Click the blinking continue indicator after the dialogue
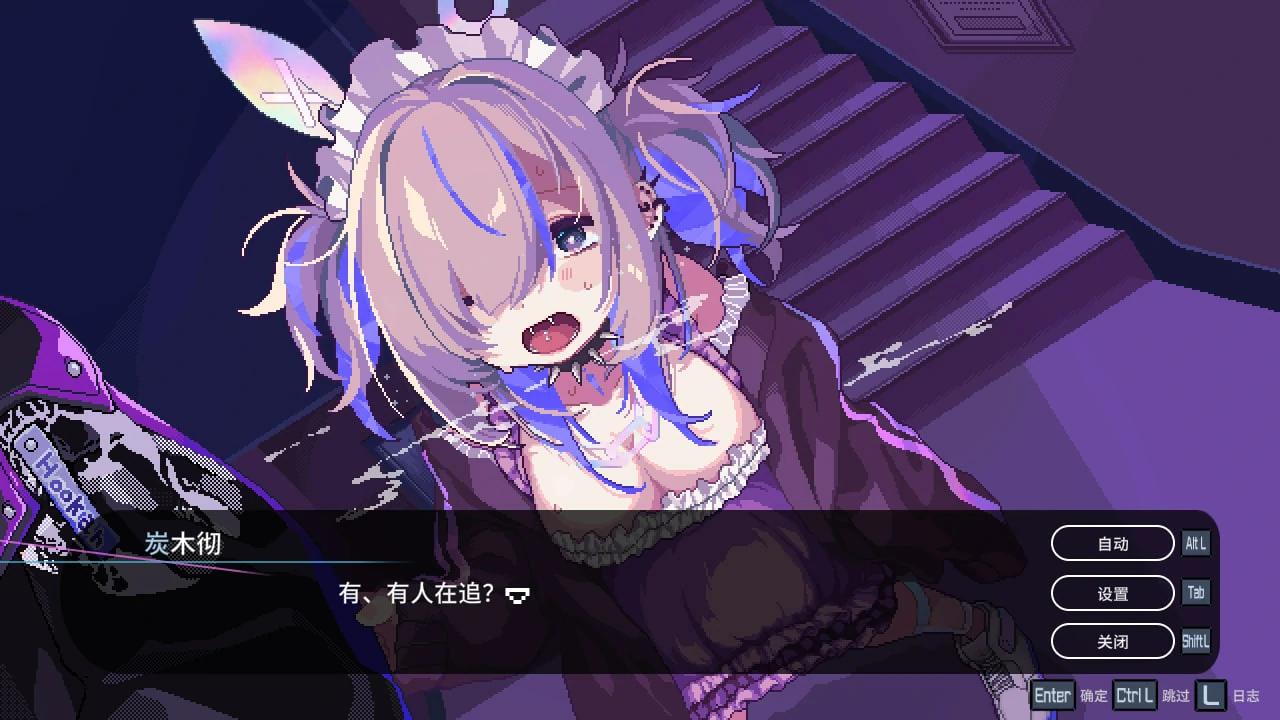The height and width of the screenshot is (720, 1280). (x=517, y=596)
